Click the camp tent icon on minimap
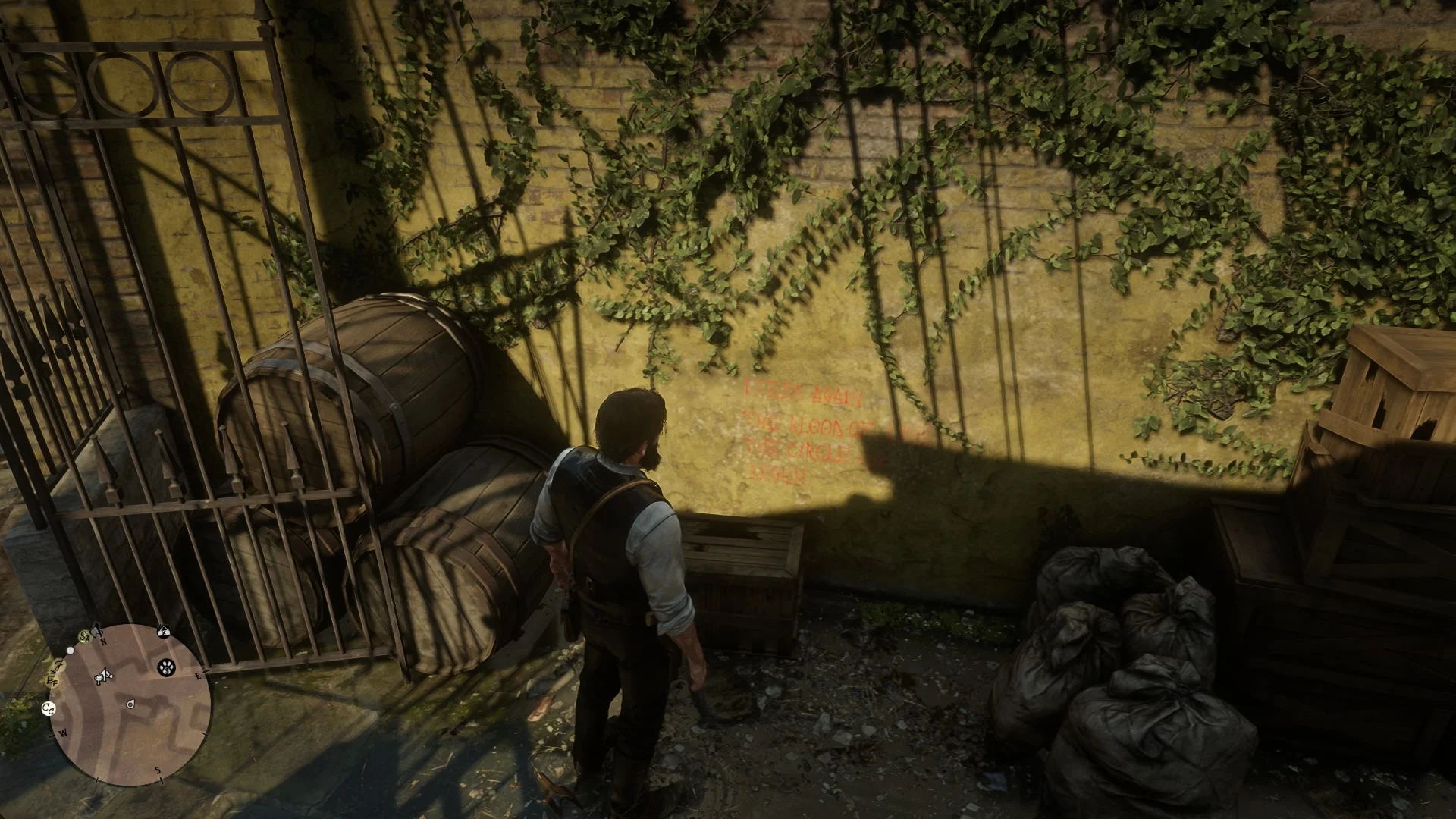Viewport: 1456px width, 819px height. click(x=163, y=630)
